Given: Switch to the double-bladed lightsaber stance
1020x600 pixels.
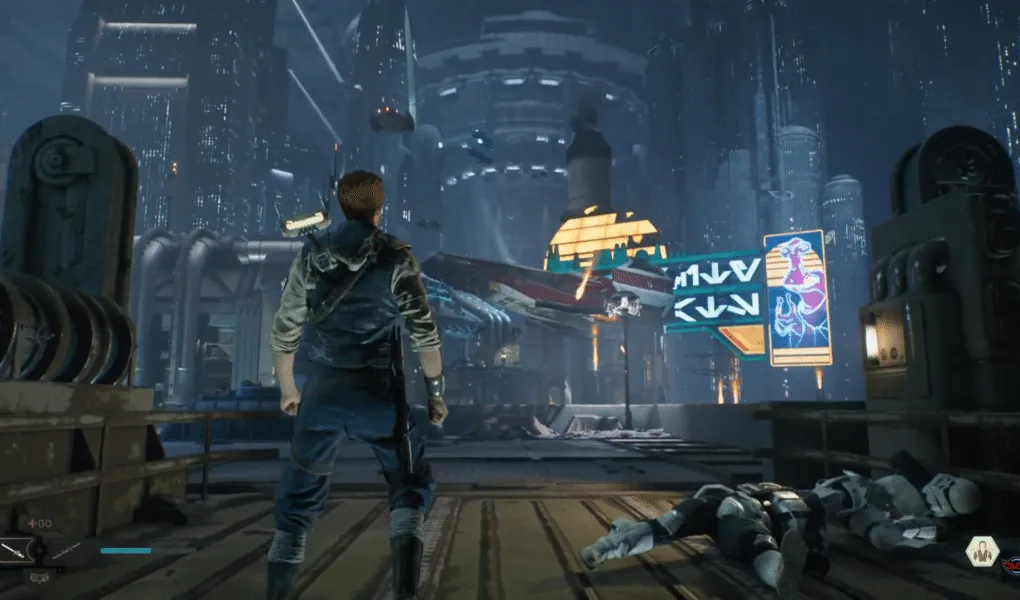Looking at the screenshot, I should [64, 549].
